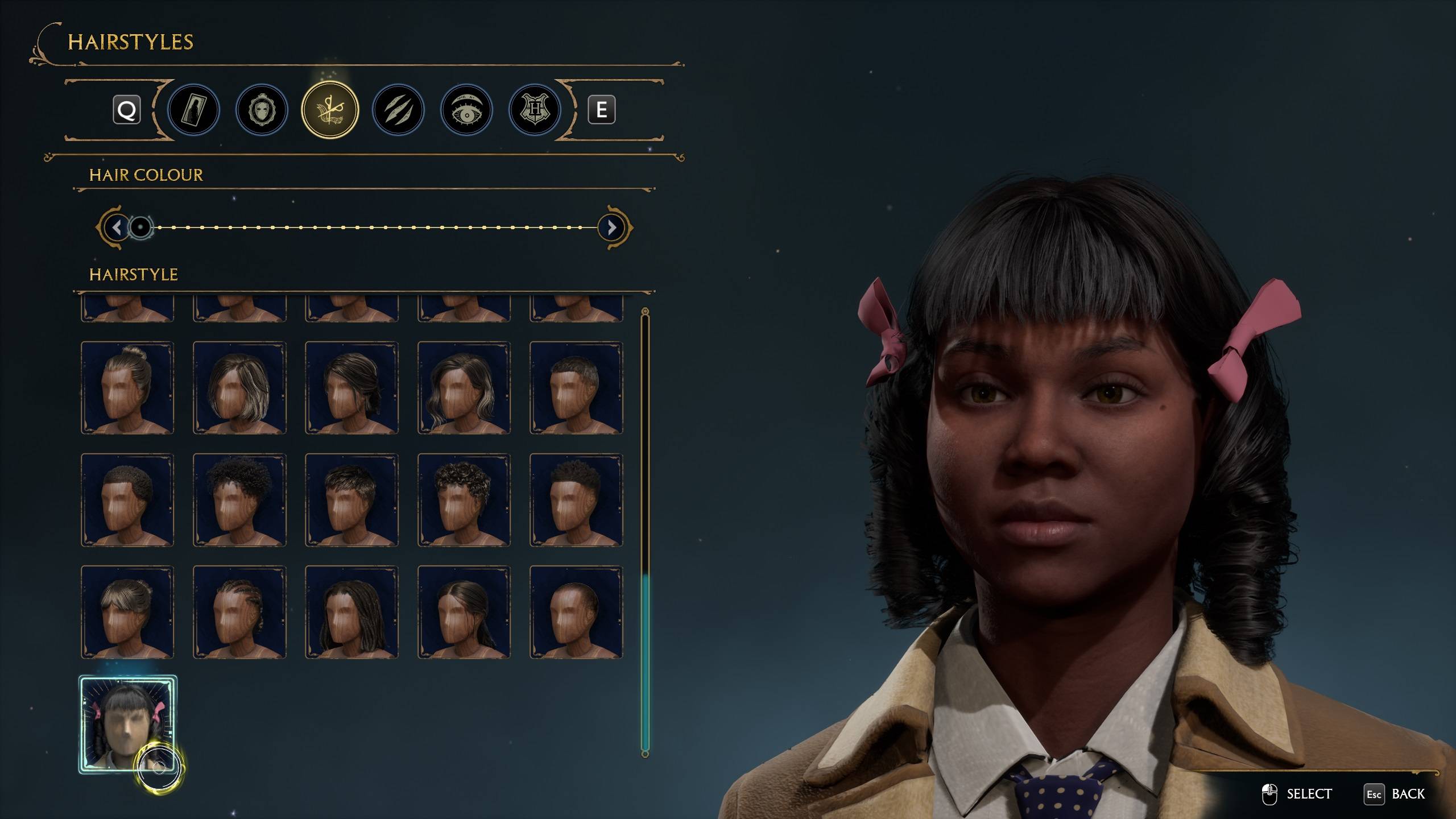1456x819 pixels.
Task: Open the Hairstyles scissors category icon
Action: 330,110
